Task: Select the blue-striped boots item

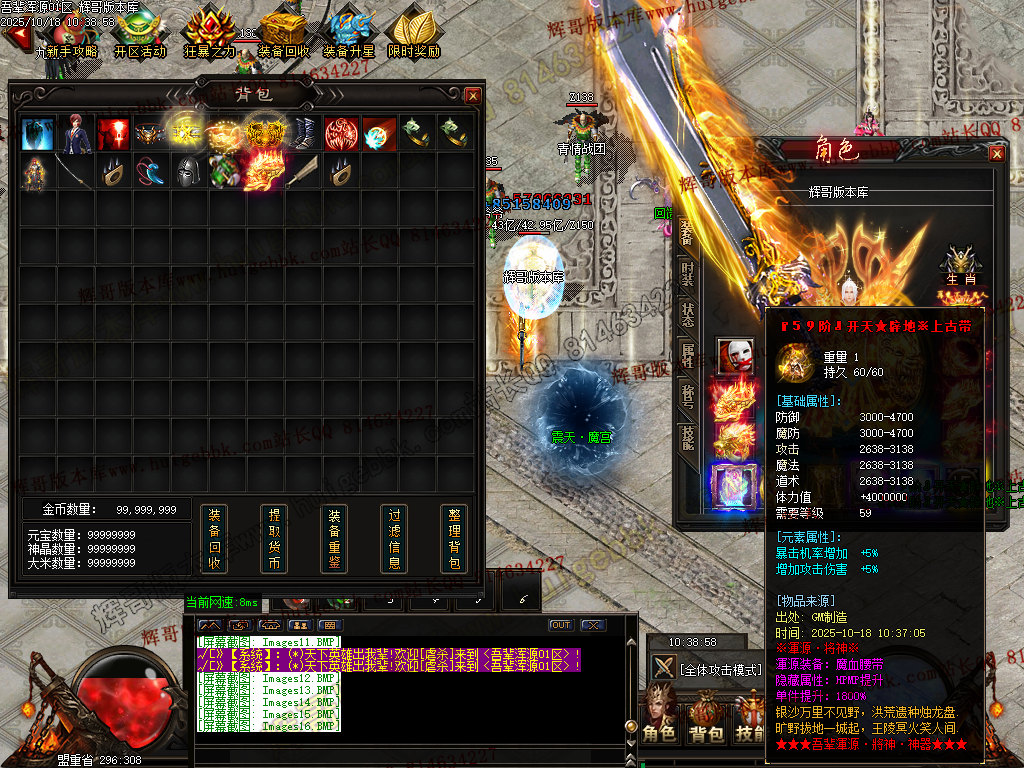Action: [303, 133]
